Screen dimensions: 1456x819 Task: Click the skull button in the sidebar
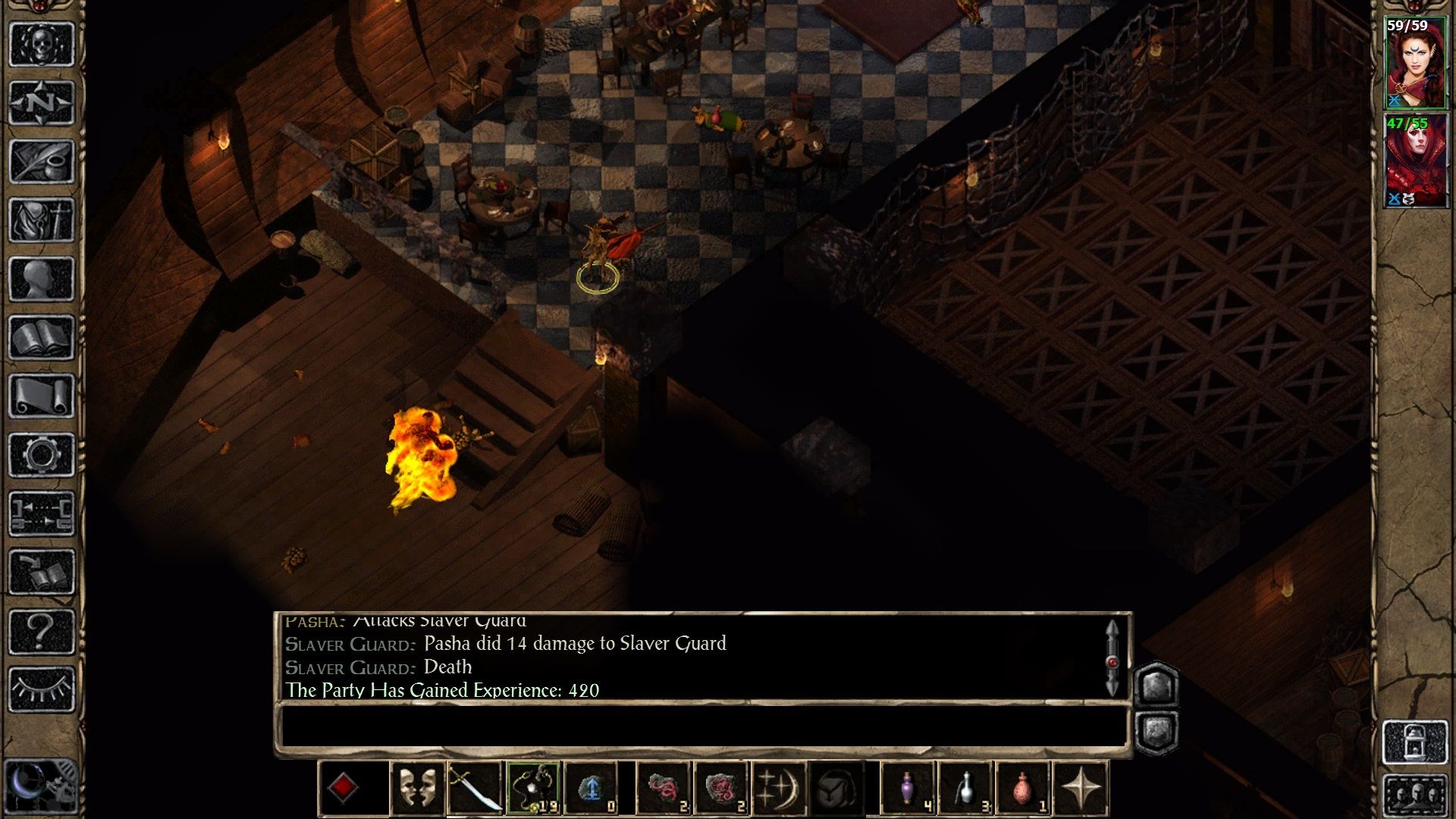(x=41, y=45)
